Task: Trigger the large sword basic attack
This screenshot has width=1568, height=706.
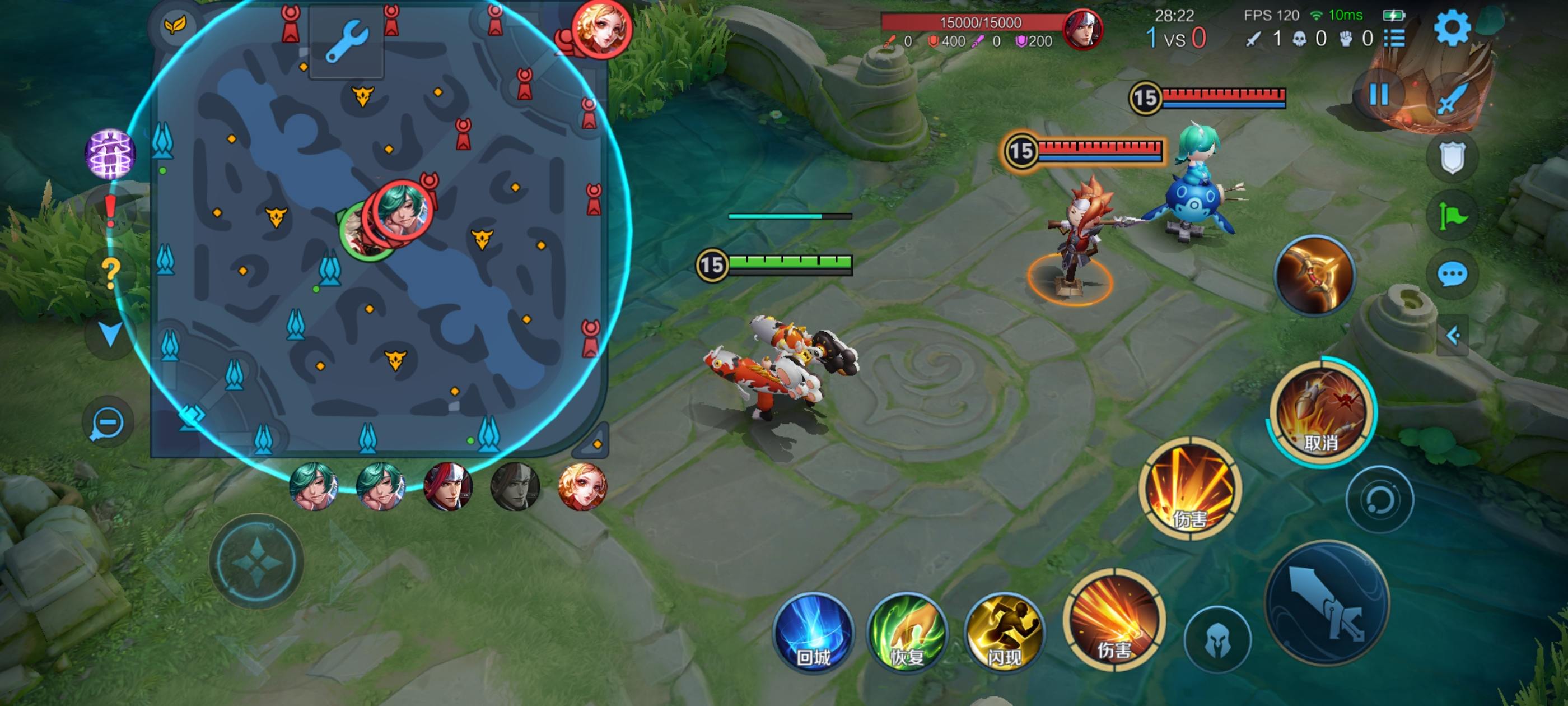Action: [x=1327, y=603]
